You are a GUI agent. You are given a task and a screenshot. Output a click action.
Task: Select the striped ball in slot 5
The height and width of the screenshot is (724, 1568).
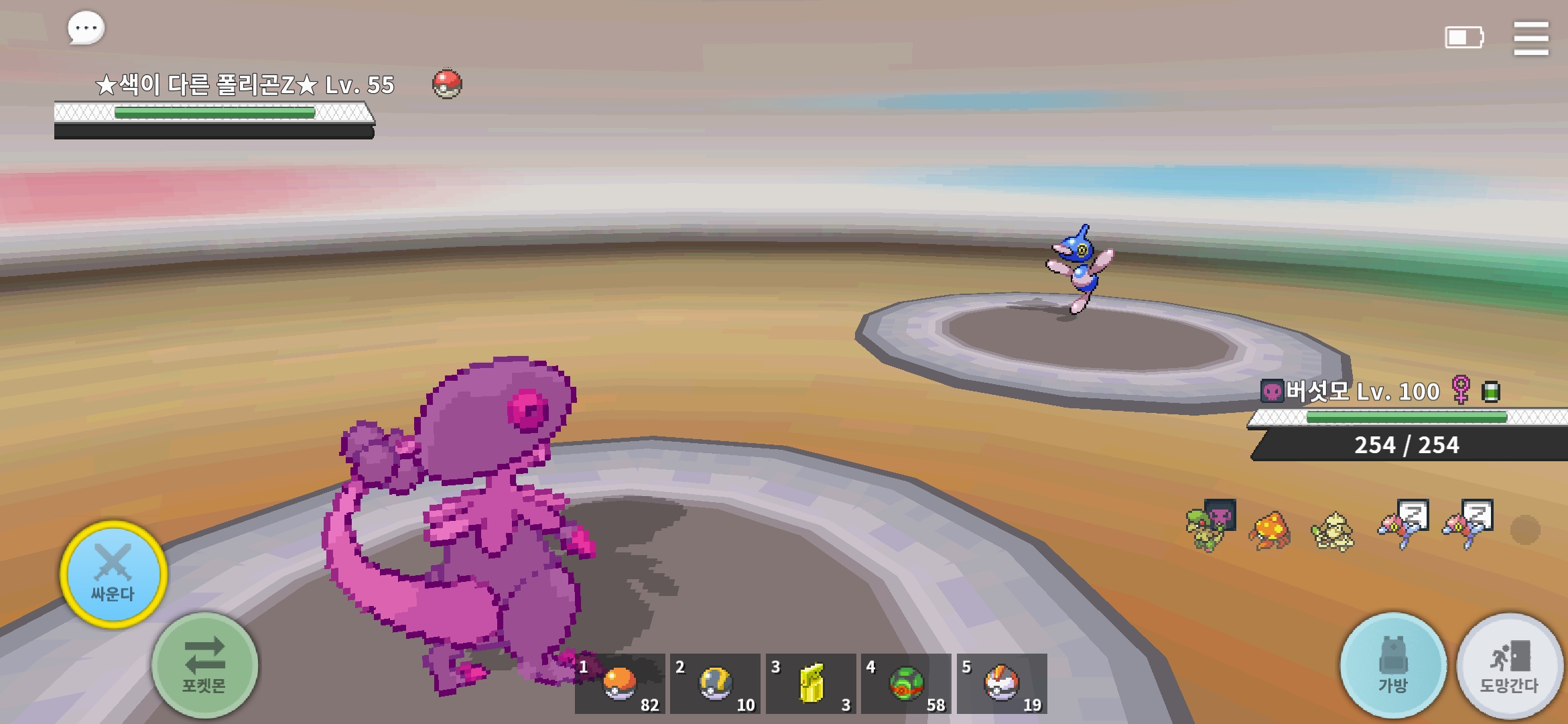1002,684
